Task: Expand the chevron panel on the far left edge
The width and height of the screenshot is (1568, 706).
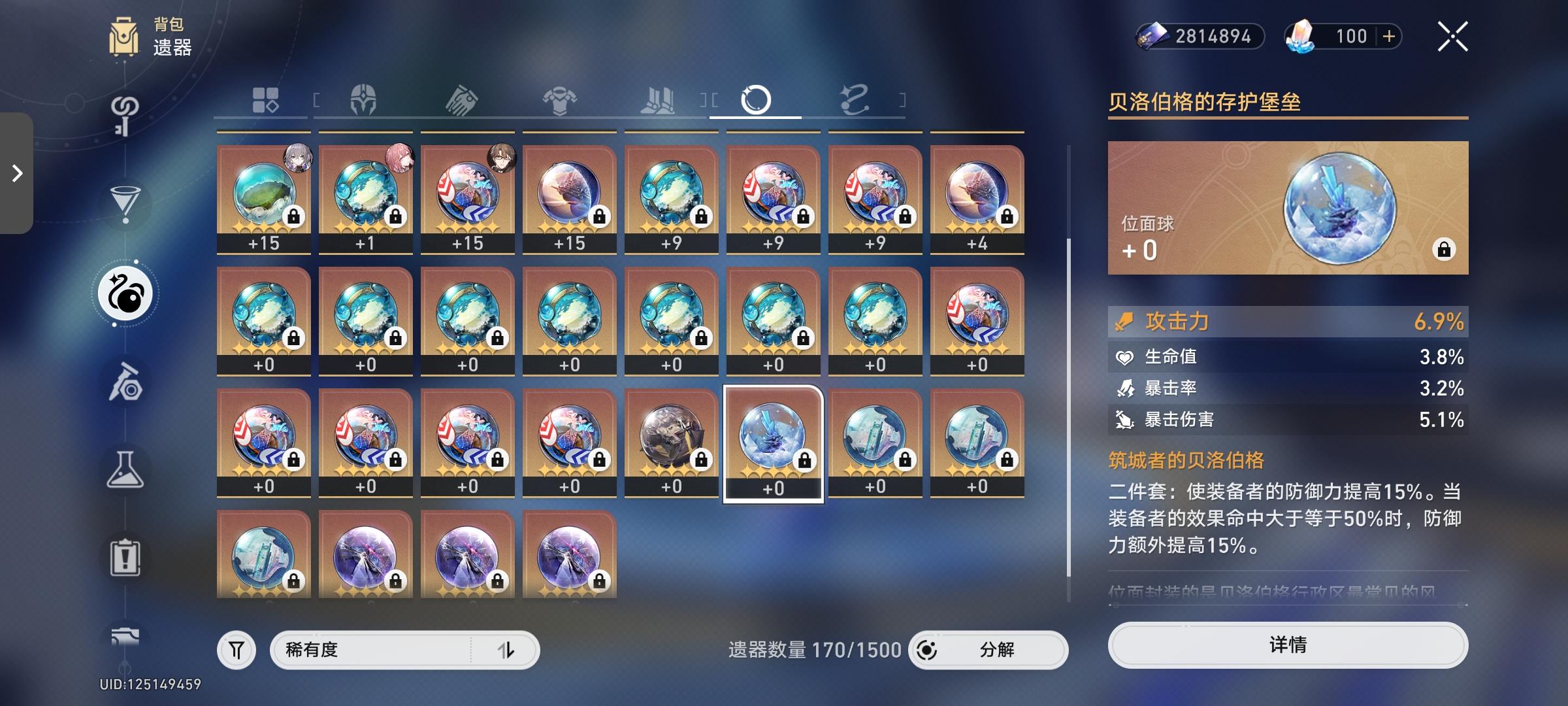Action: click(16, 174)
